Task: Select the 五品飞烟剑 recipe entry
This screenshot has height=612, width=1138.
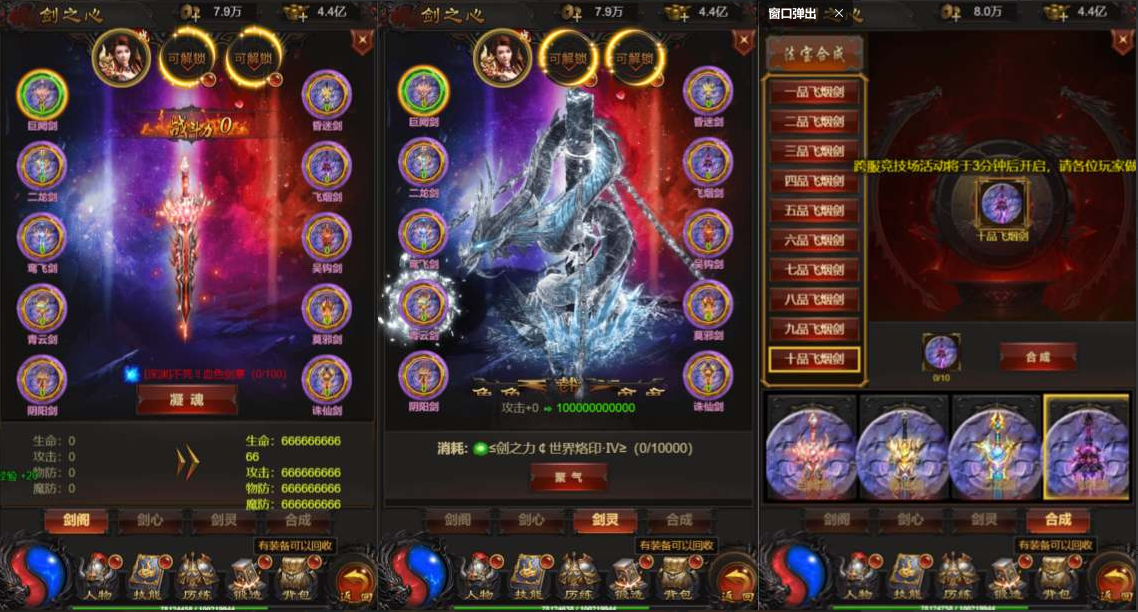Action: (814, 211)
